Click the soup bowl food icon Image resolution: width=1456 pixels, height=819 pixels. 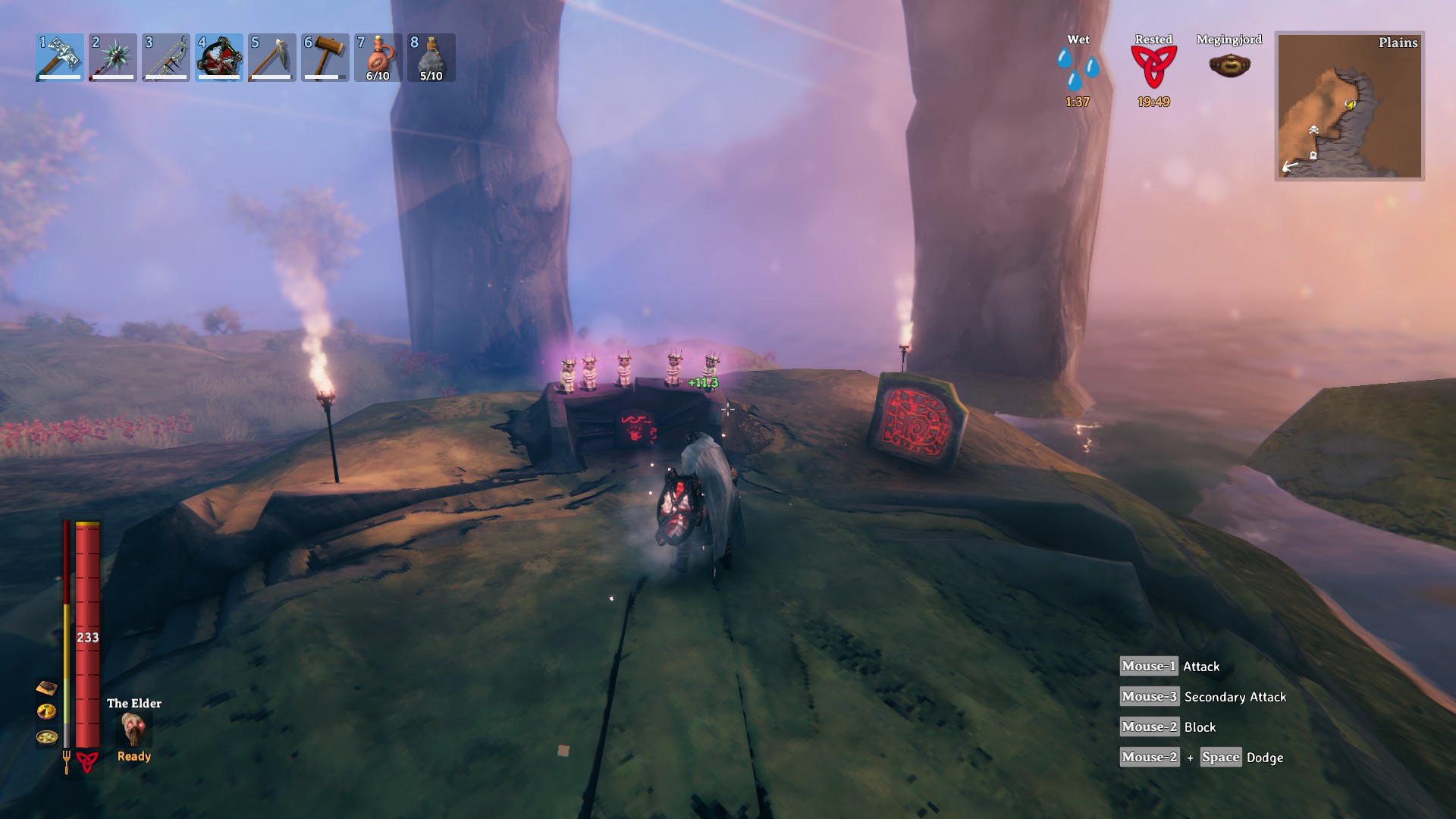click(x=46, y=736)
